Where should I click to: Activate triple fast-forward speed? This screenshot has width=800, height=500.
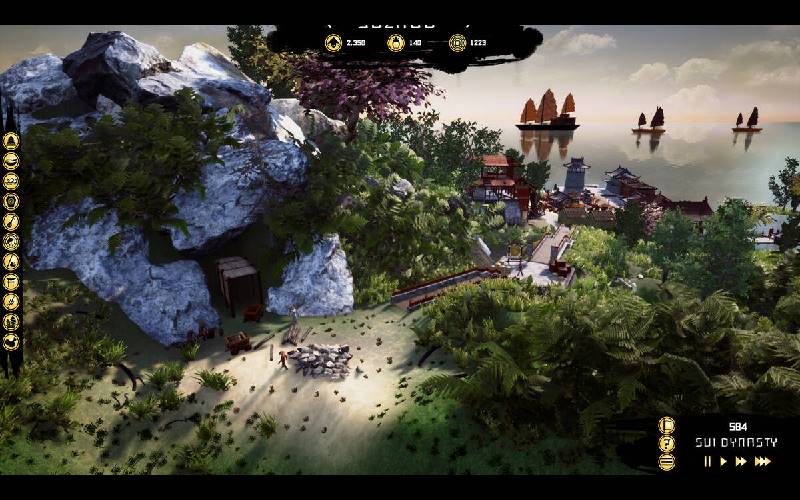coord(762,461)
